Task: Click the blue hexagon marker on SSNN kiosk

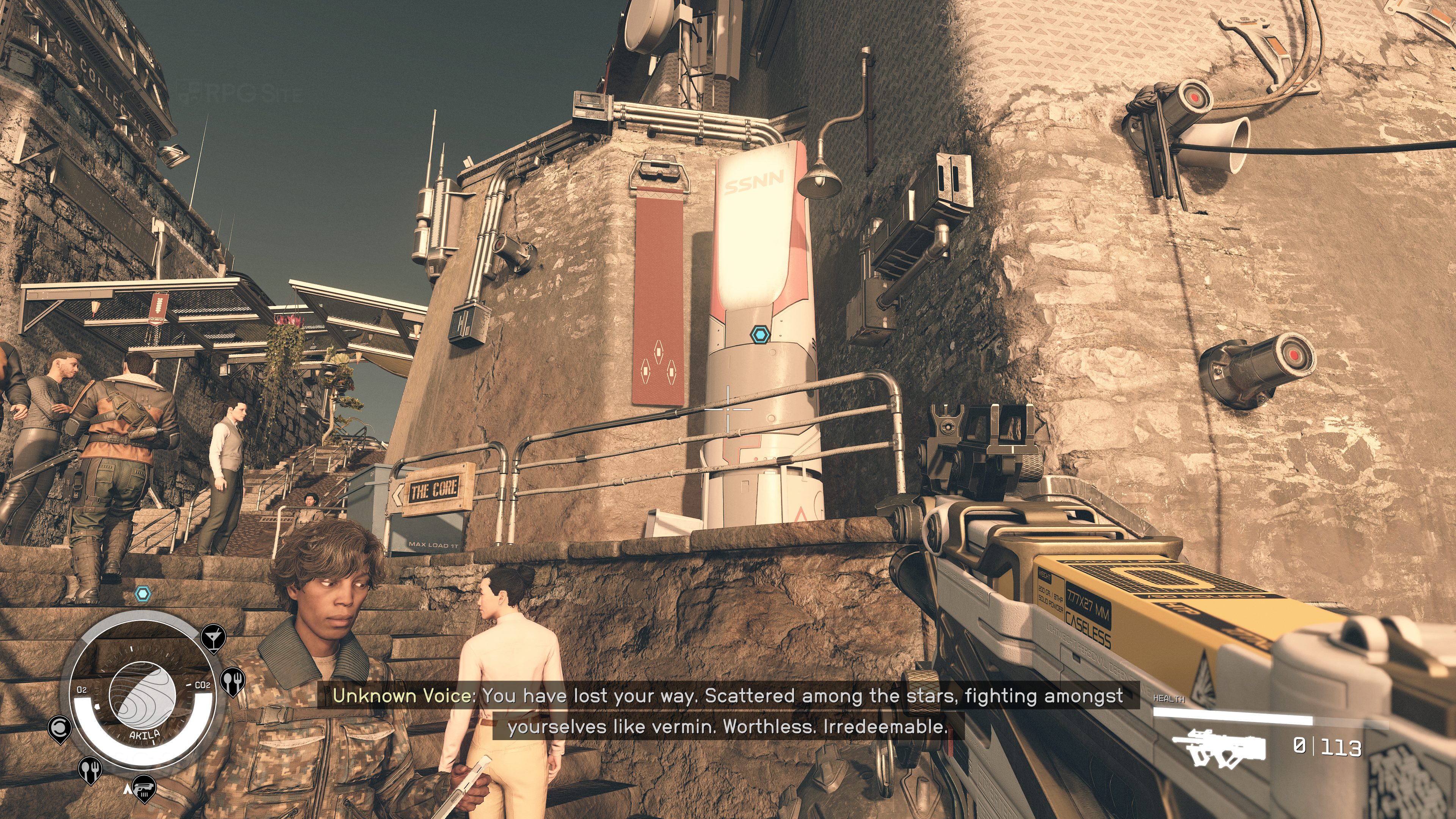Action: pos(760,334)
